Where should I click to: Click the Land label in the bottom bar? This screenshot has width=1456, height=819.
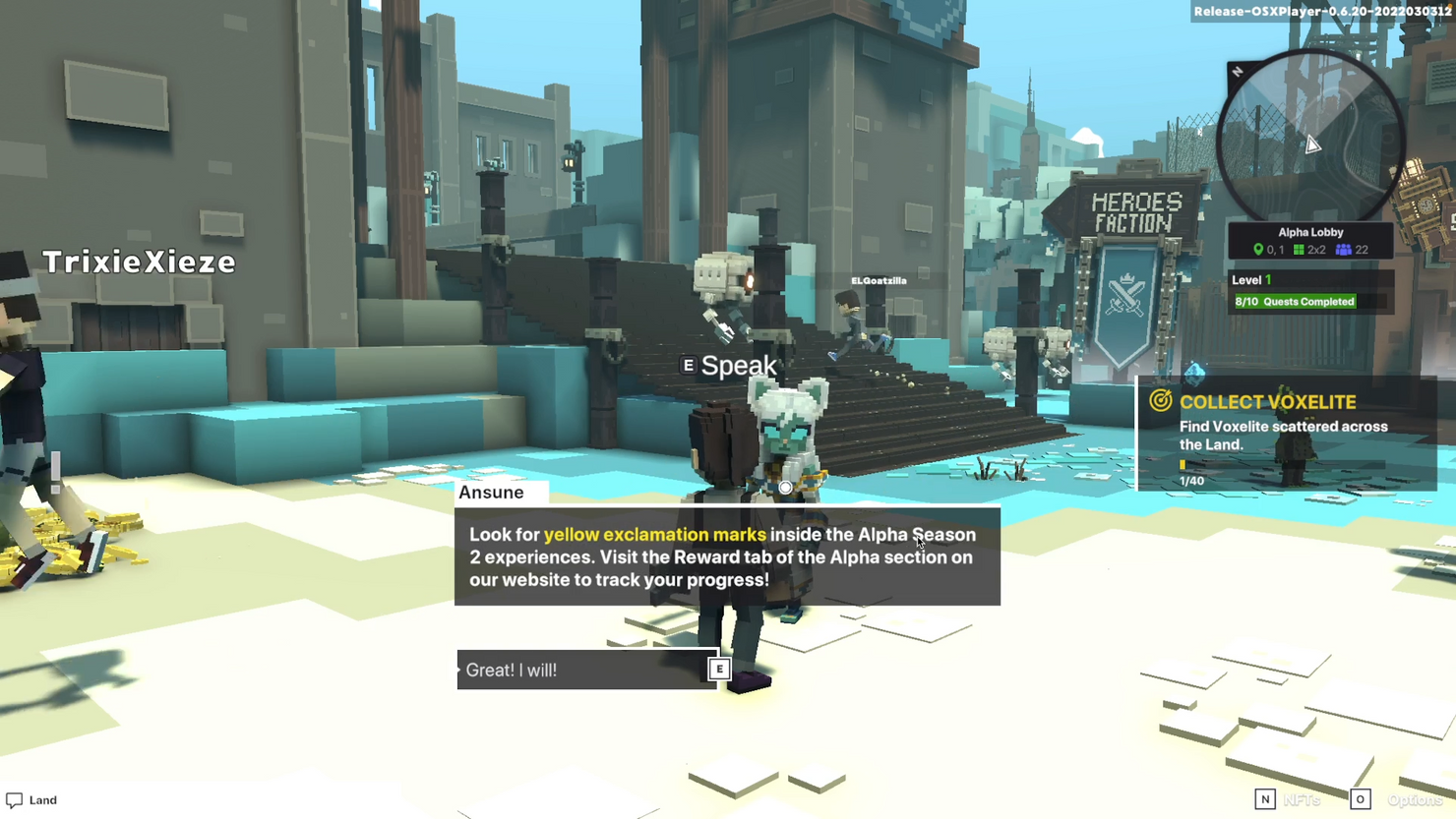pyautogui.click(x=42, y=799)
